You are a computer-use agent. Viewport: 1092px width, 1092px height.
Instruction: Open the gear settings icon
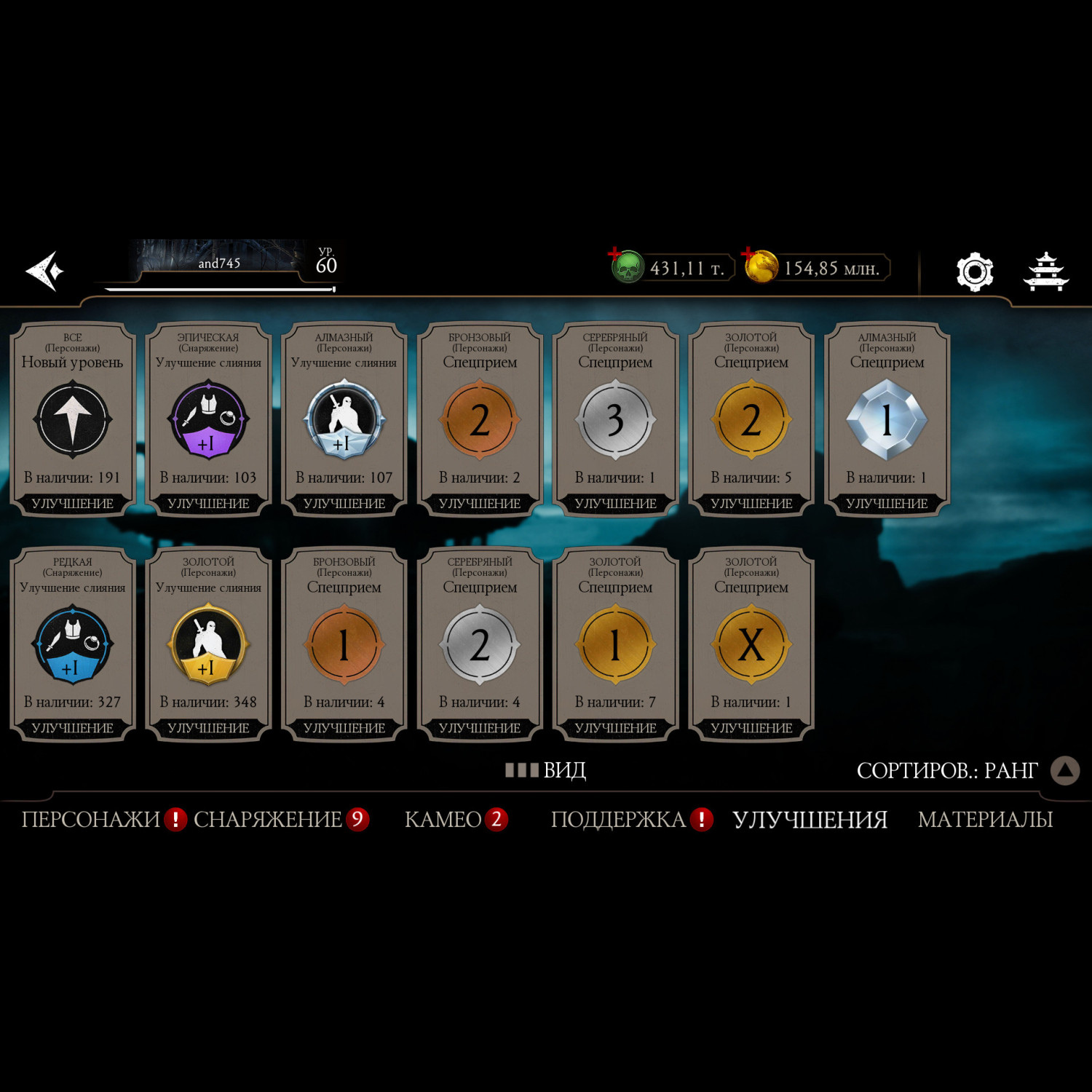tap(974, 272)
